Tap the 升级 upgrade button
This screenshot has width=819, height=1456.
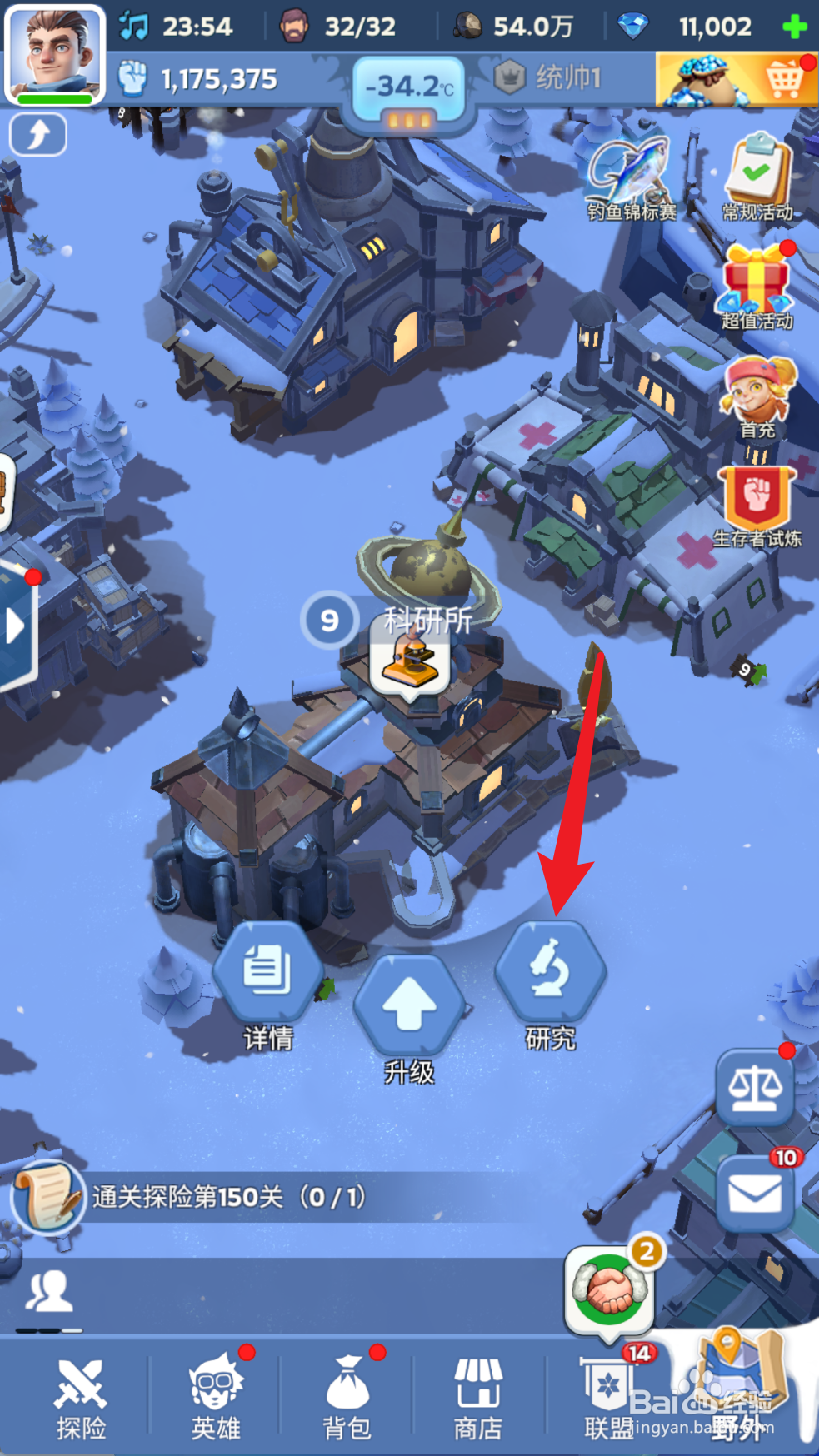coord(408,1006)
